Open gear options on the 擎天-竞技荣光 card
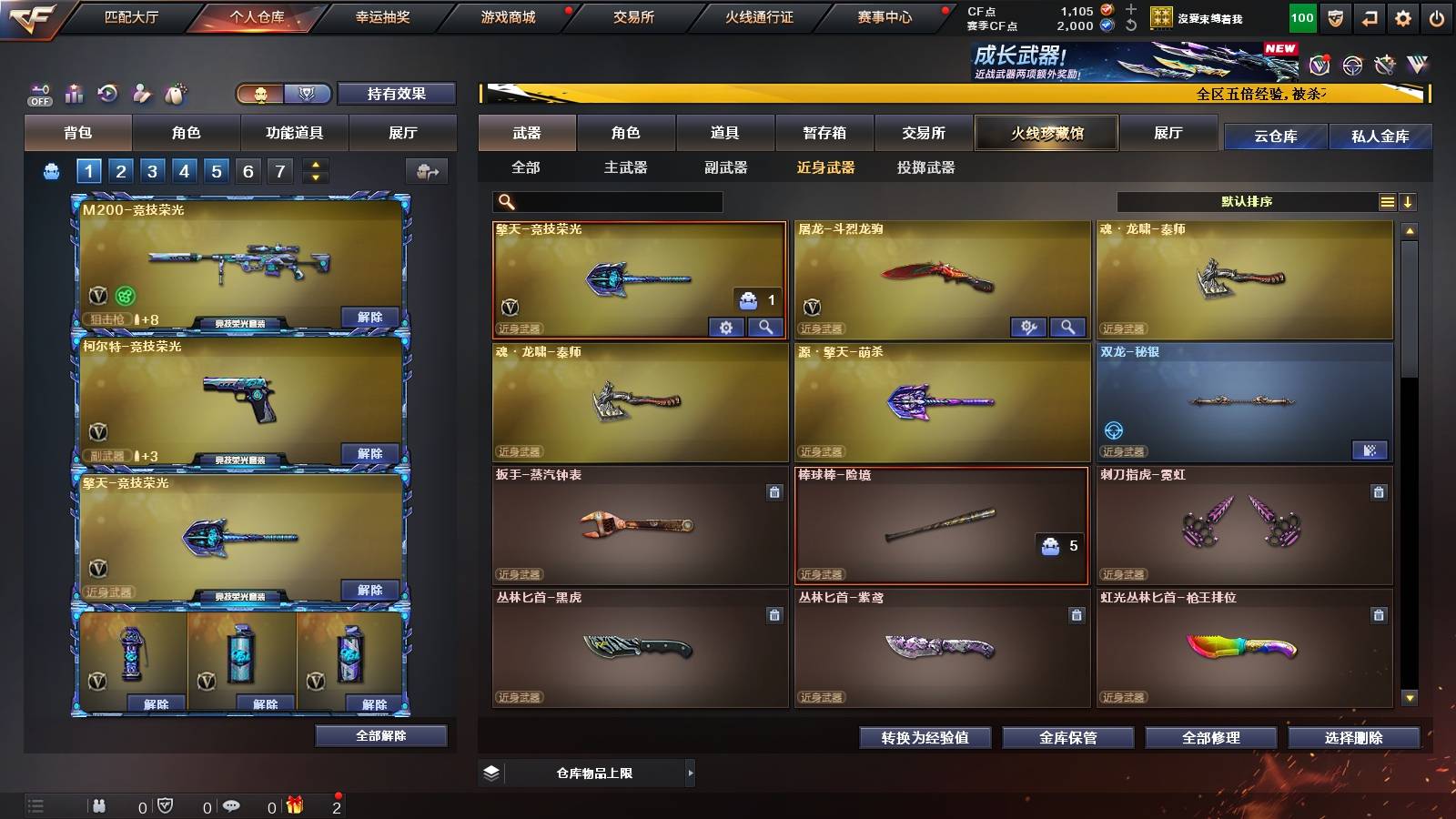 (725, 327)
